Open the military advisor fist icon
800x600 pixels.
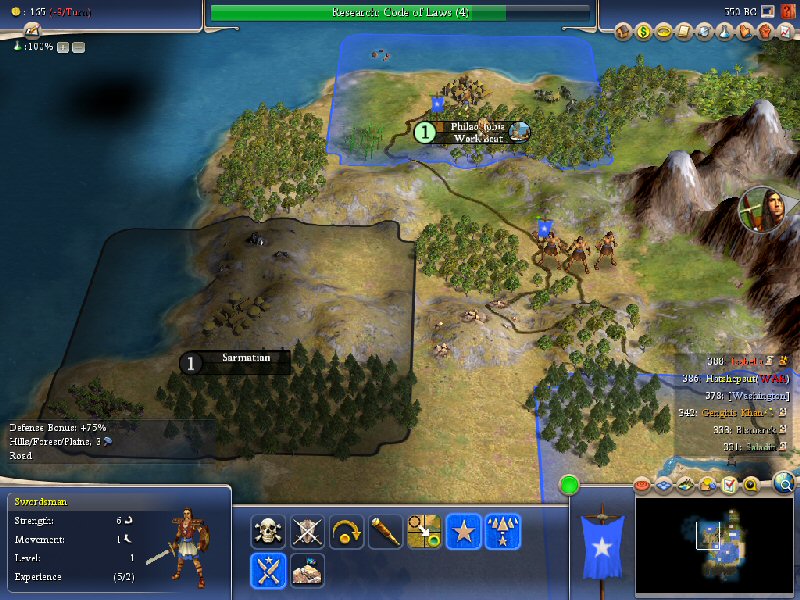pos(765,32)
